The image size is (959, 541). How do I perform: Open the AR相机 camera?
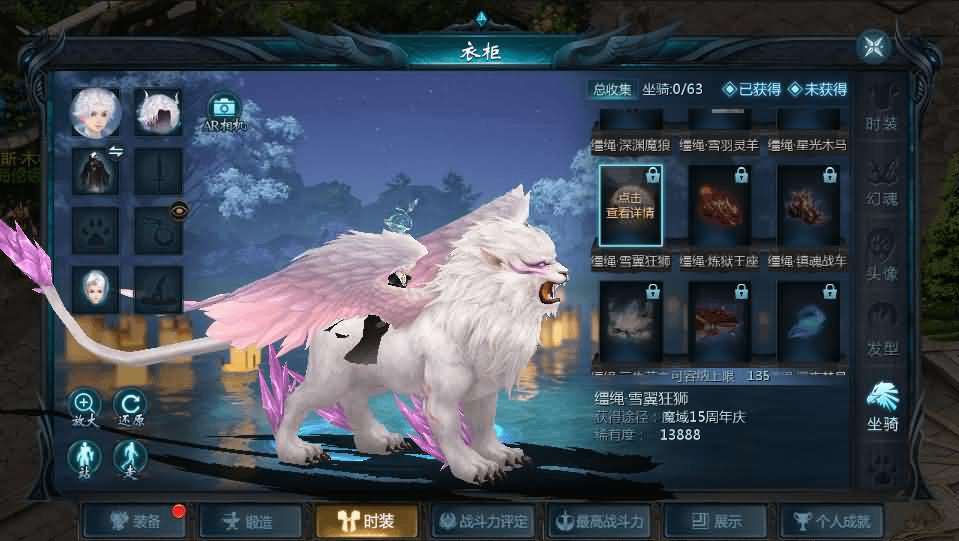coord(224,109)
